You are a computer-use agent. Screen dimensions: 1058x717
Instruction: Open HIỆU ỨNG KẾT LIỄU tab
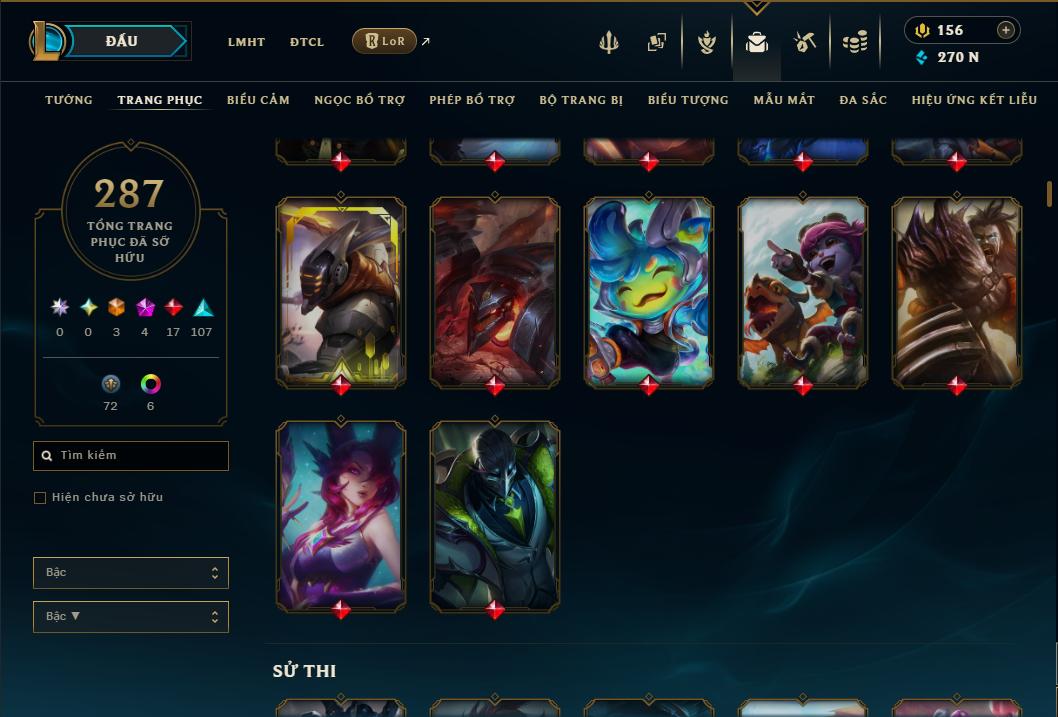[x=974, y=100]
